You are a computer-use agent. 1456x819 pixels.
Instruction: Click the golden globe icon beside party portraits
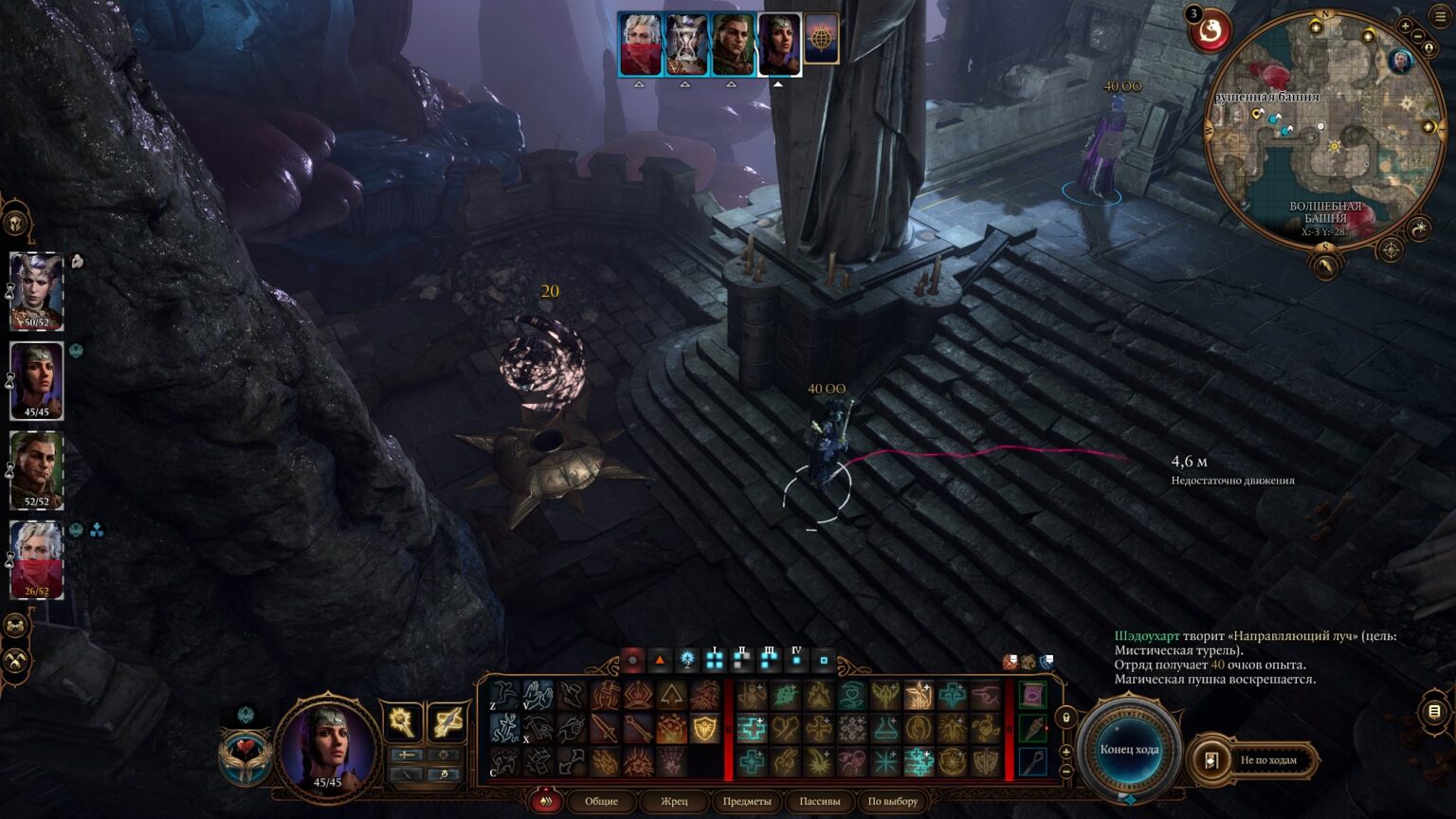[821, 39]
